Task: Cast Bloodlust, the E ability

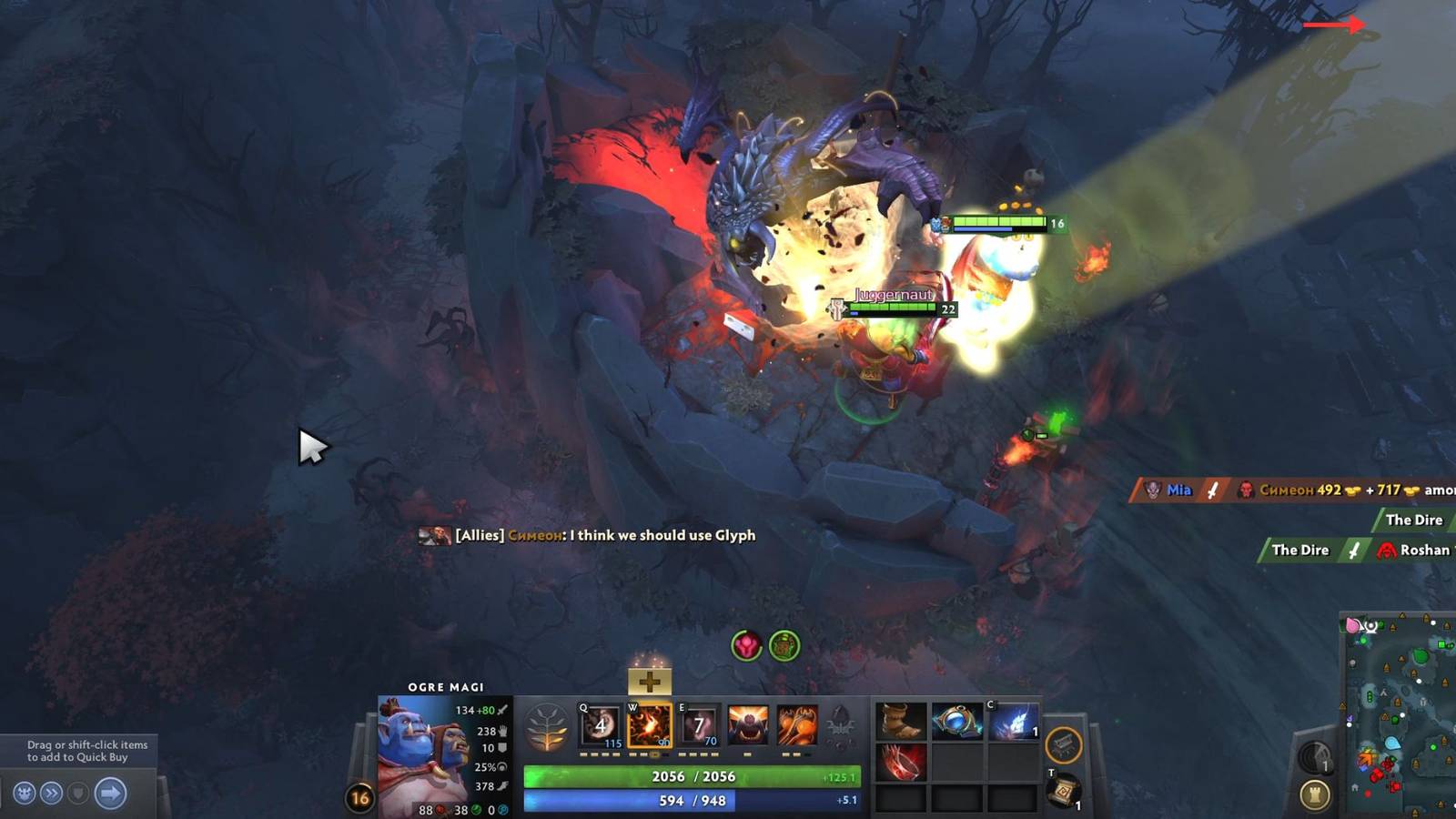Action: tap(698, 725)
